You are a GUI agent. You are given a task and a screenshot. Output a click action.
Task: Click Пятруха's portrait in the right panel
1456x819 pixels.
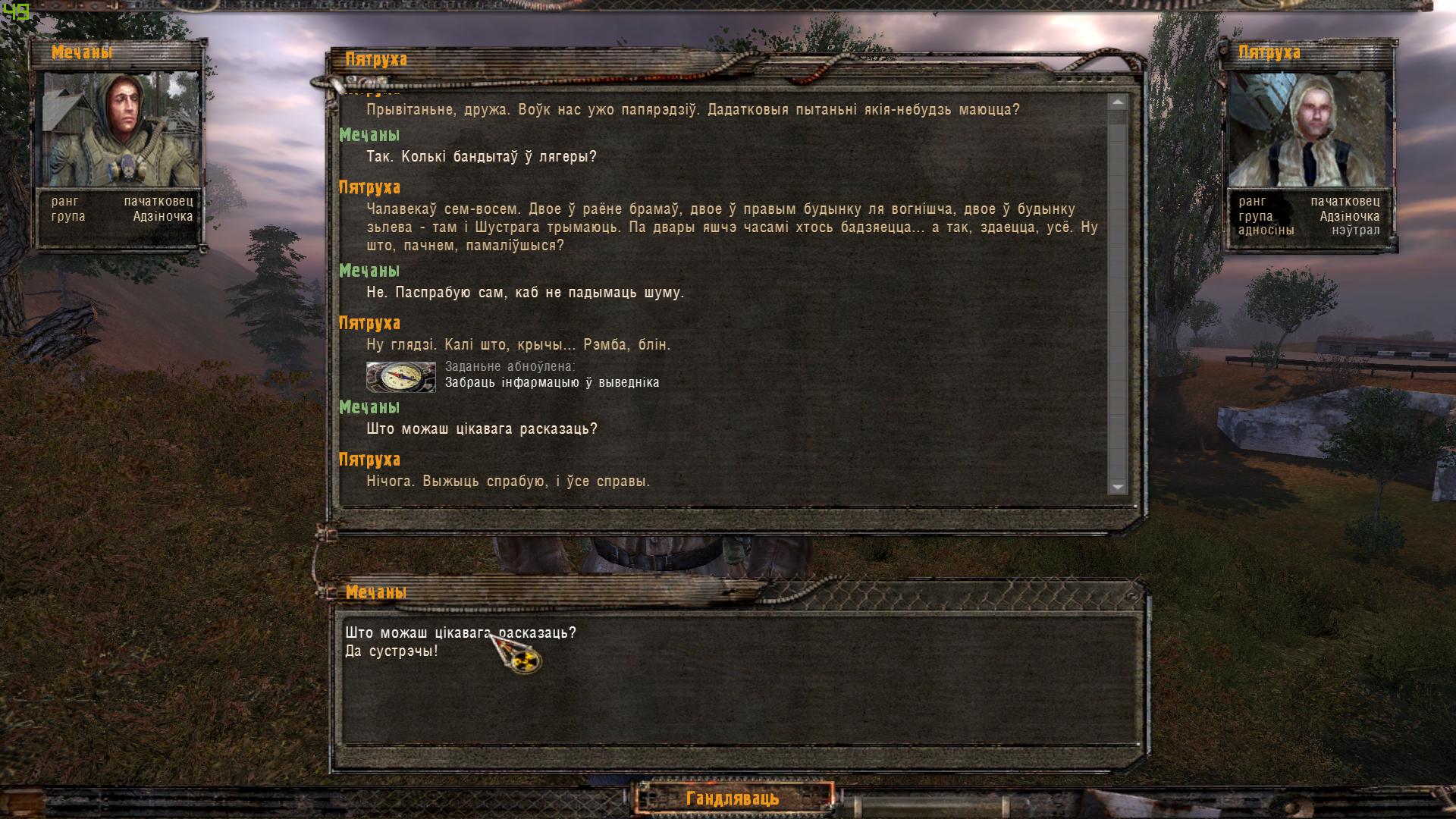pos(1312,129)
